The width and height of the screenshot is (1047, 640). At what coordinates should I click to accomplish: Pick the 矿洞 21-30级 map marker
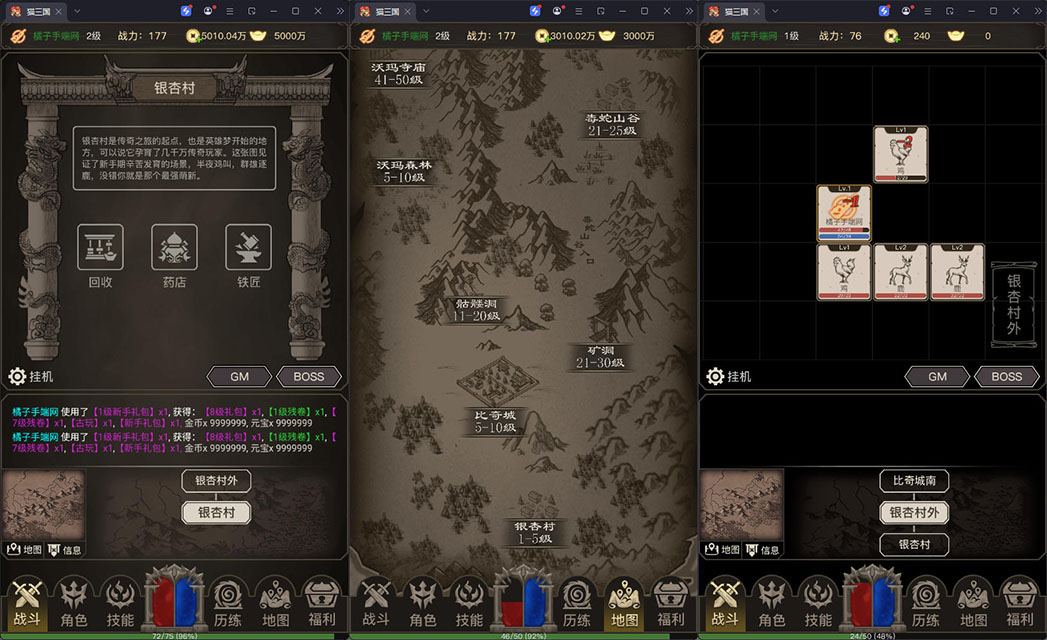point(600,356)
